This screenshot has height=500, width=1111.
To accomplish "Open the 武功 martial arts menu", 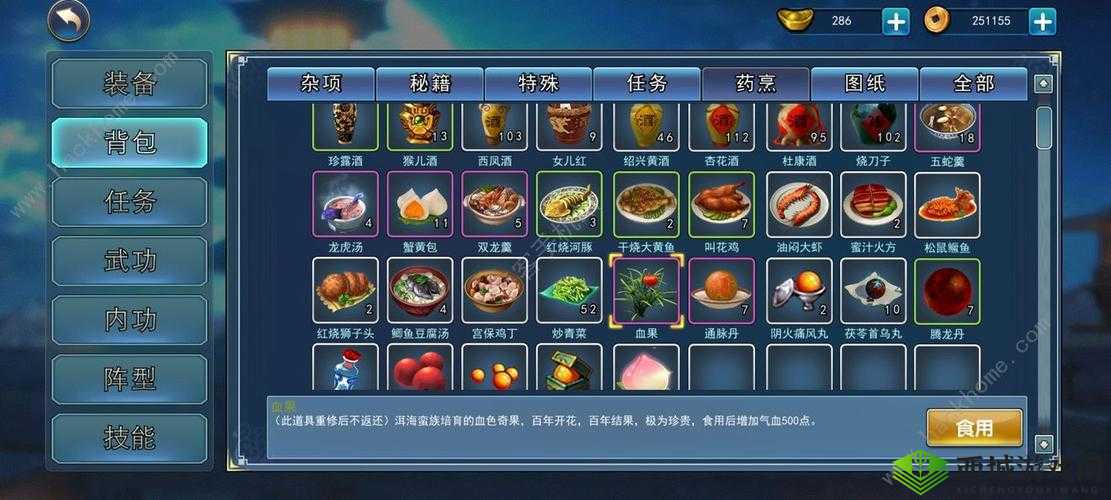I will coord(130,261).
